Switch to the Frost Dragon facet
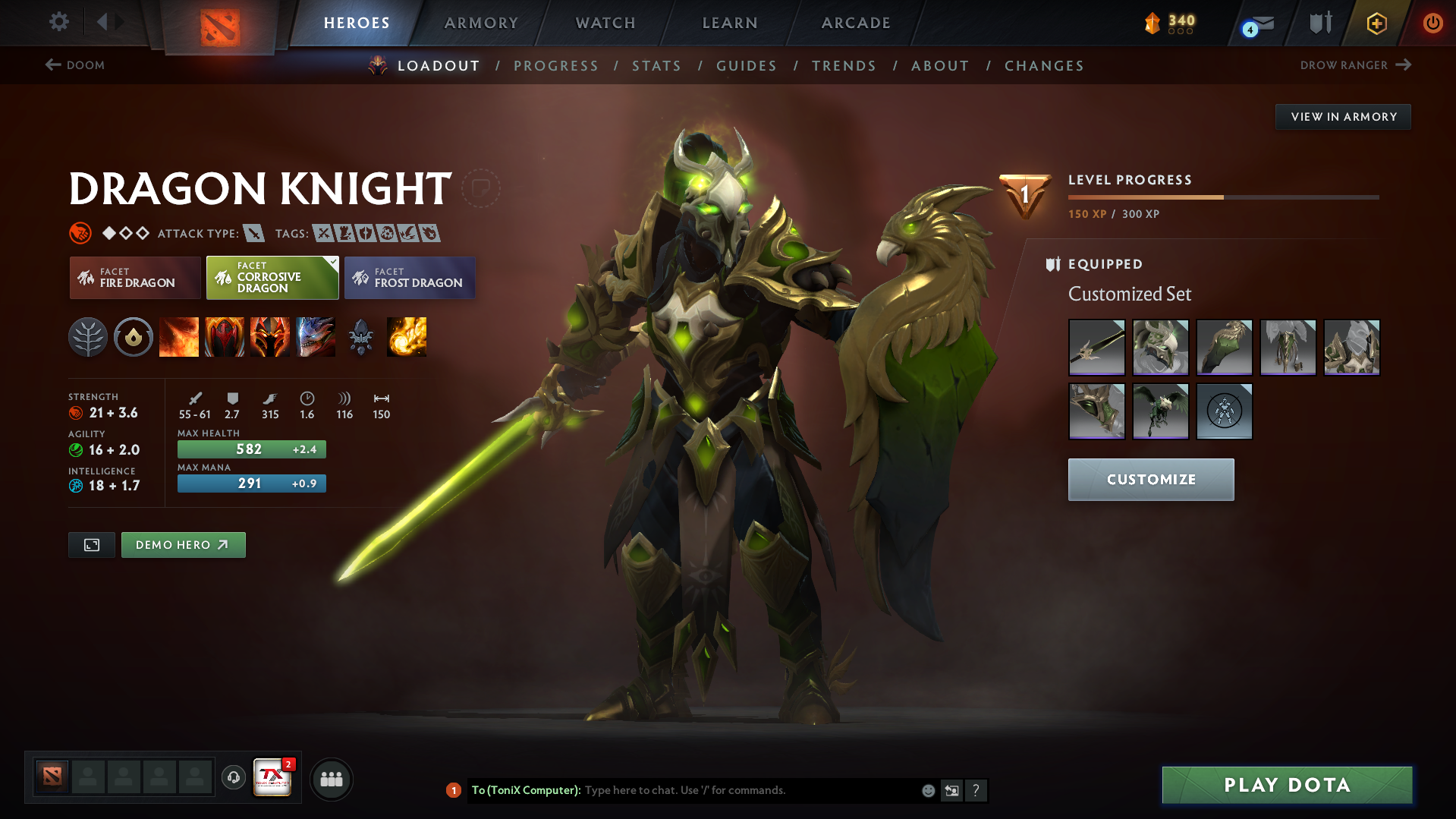The height and width of the screenshot is (819, 1456). click(x=410, y=277)
